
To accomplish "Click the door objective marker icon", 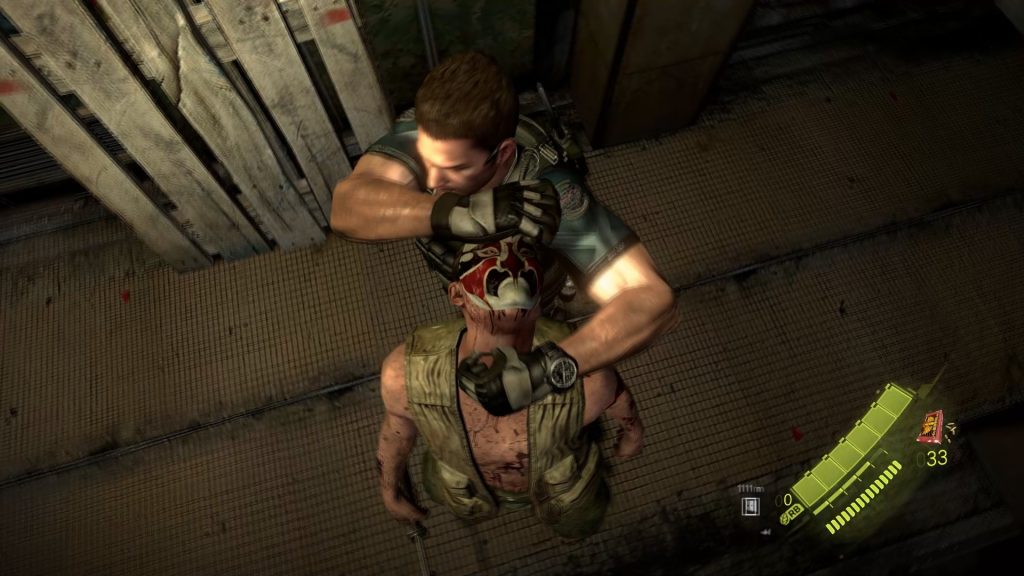I will click(749, 506).
